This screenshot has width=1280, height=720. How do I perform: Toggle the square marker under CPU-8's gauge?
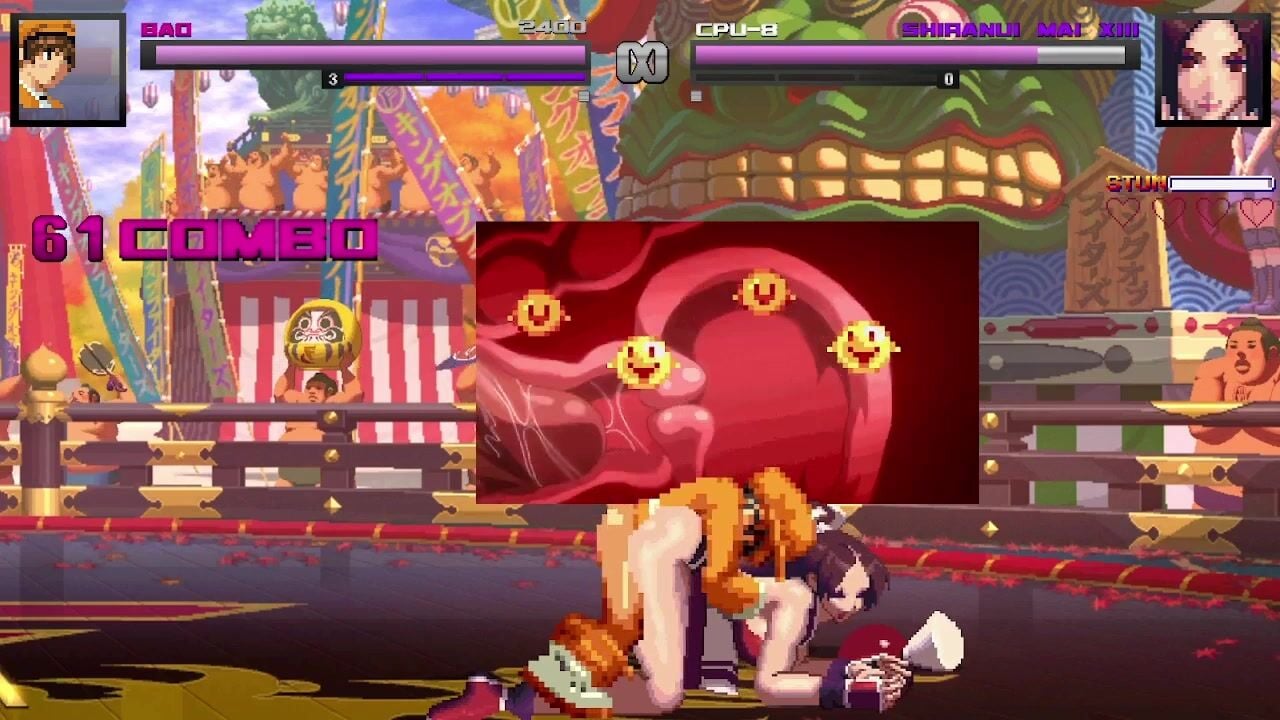pos(694,95)
